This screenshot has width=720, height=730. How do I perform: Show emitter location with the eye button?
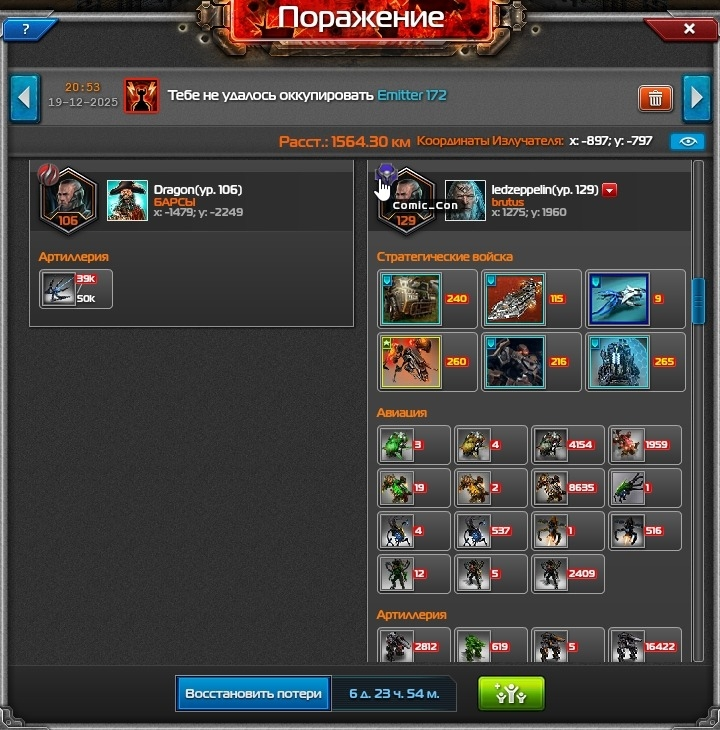[687, 142]
